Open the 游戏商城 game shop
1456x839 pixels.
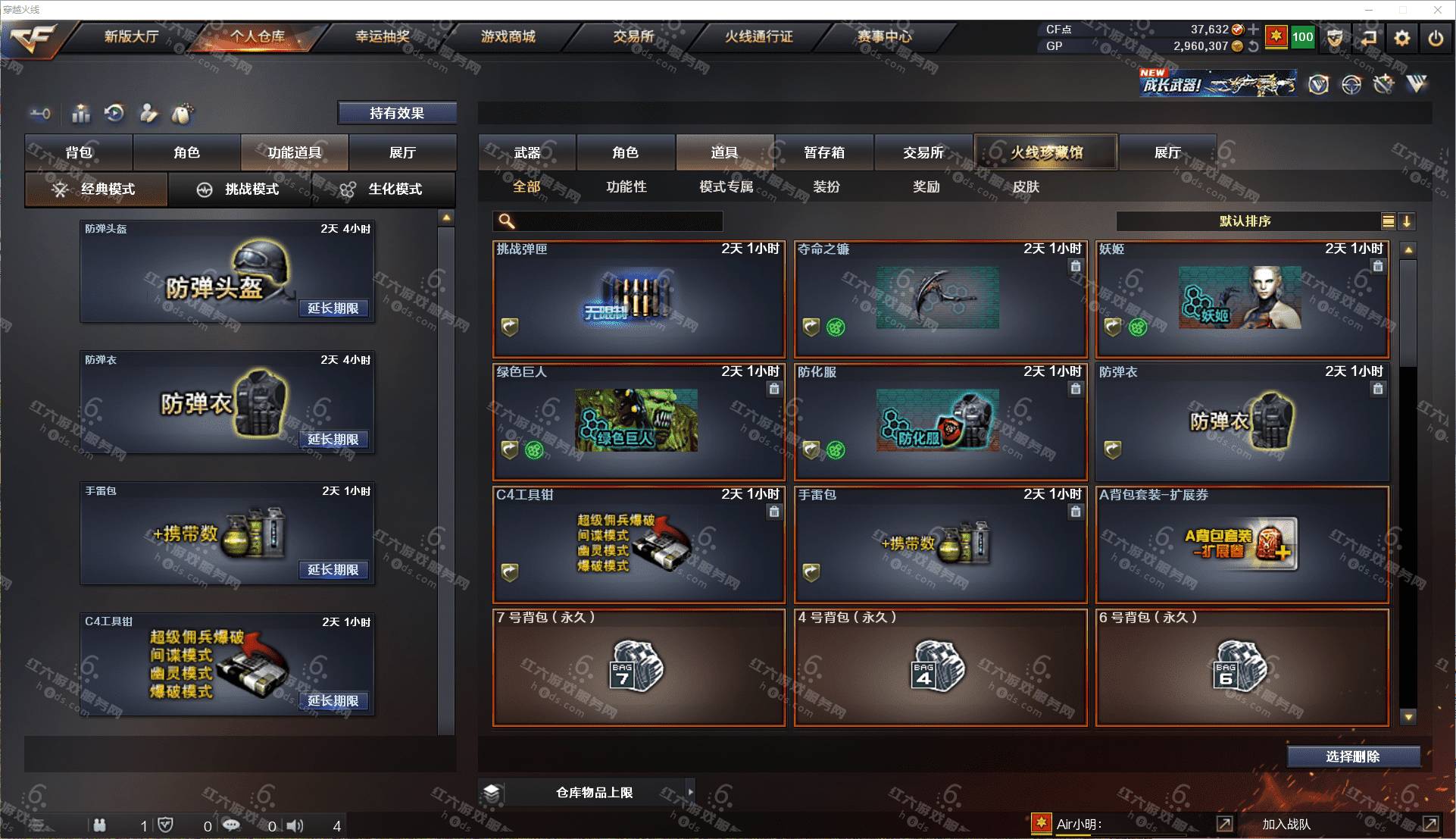[x=508, y=36]
